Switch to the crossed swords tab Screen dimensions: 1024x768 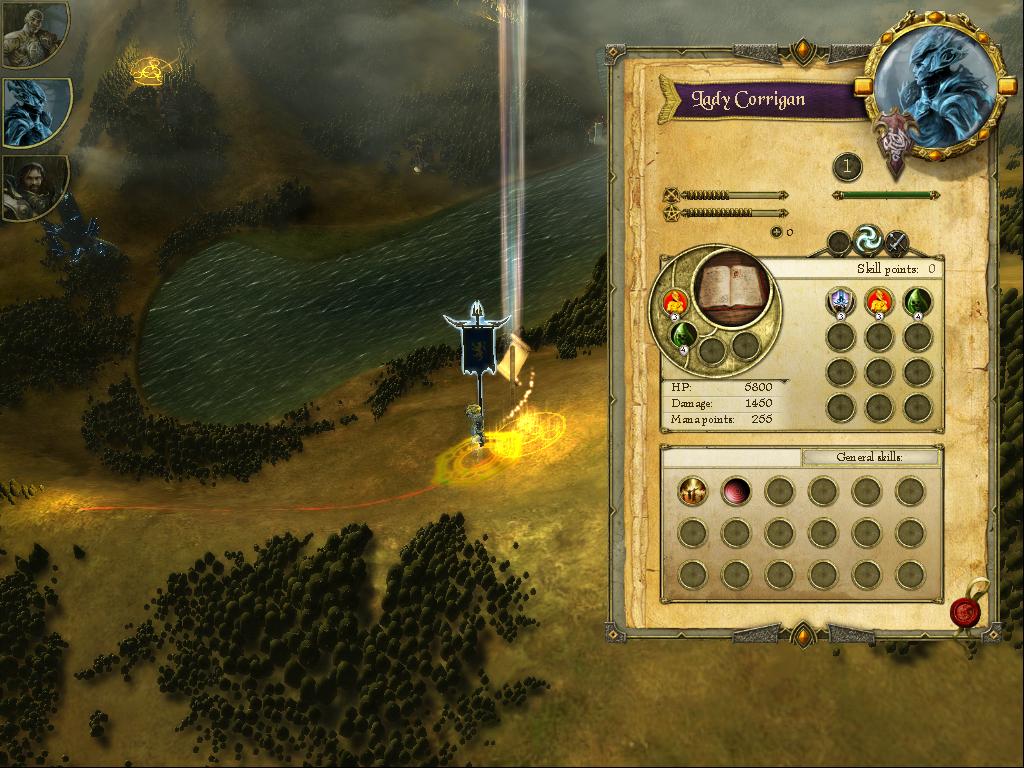897,241
